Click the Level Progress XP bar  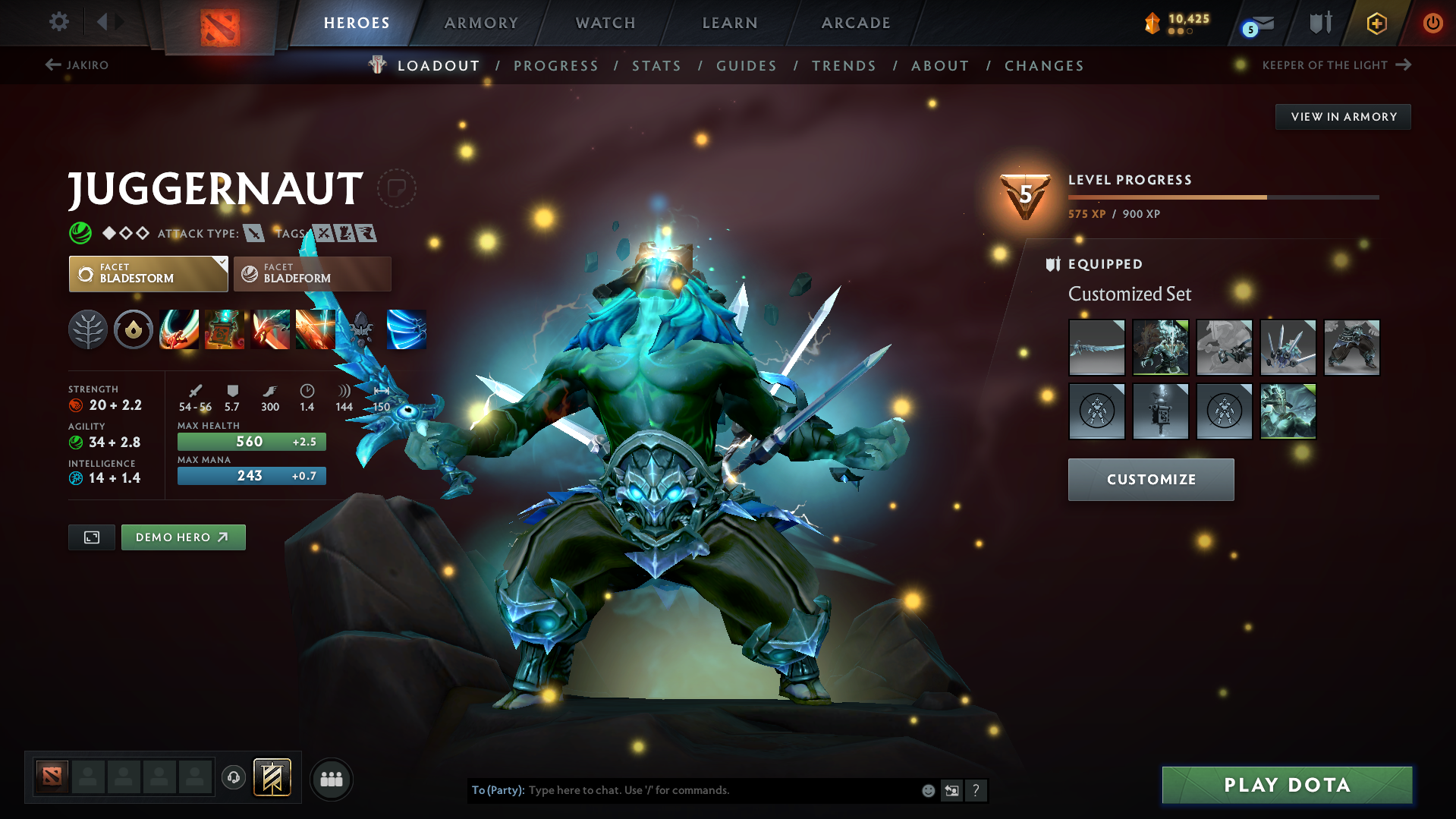coord(1222,197)
